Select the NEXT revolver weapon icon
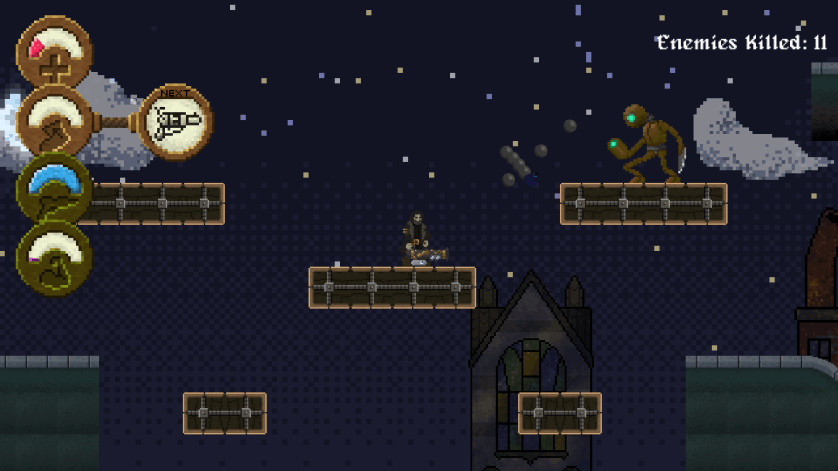 coord(176,122)
